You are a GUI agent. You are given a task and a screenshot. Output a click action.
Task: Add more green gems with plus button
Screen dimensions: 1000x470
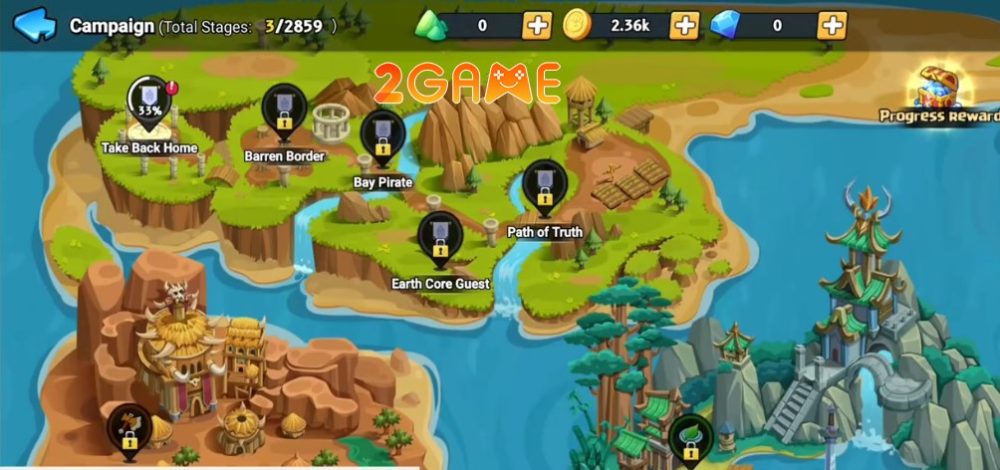pos(537,25)
